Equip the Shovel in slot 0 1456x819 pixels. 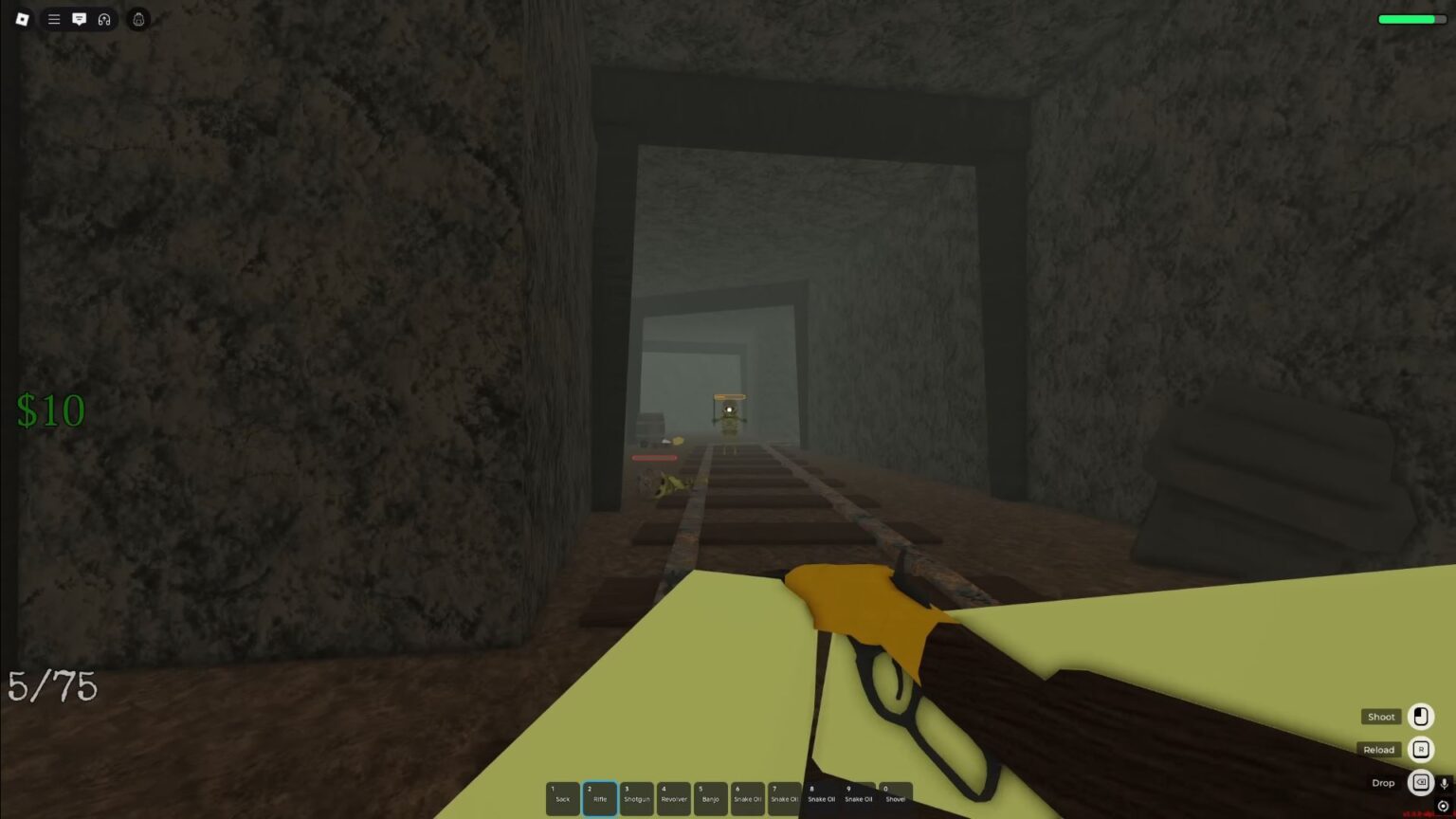(x=895, y=798)
